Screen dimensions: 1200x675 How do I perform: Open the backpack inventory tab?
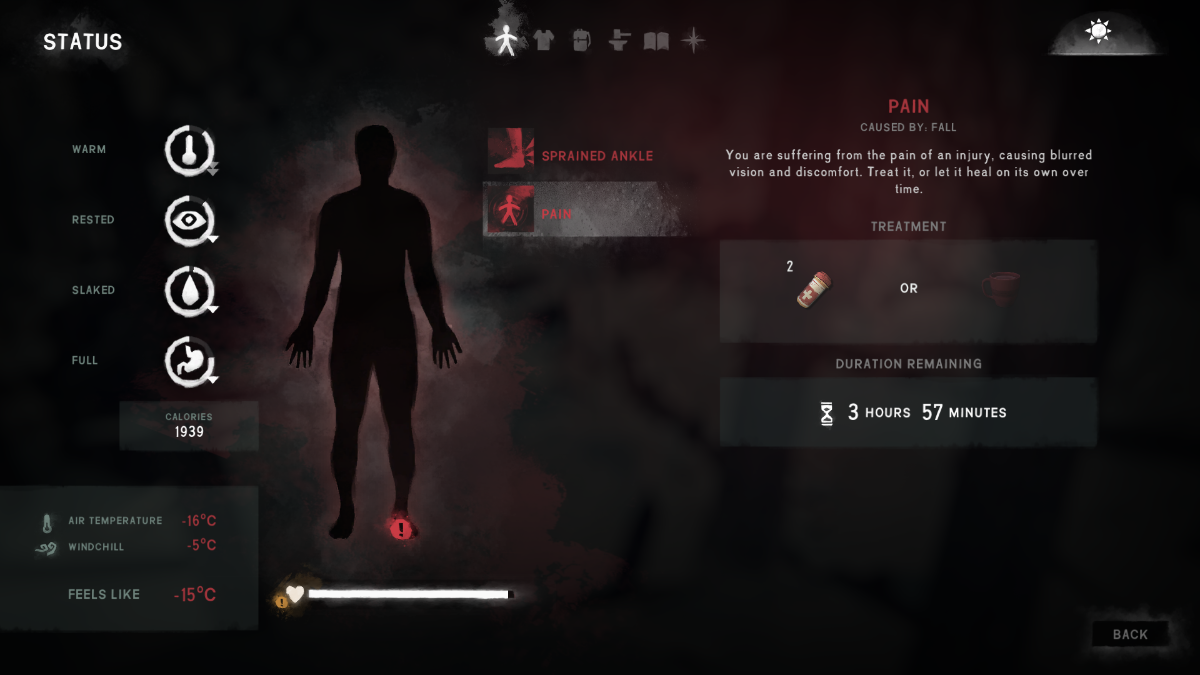coord(581,40)
